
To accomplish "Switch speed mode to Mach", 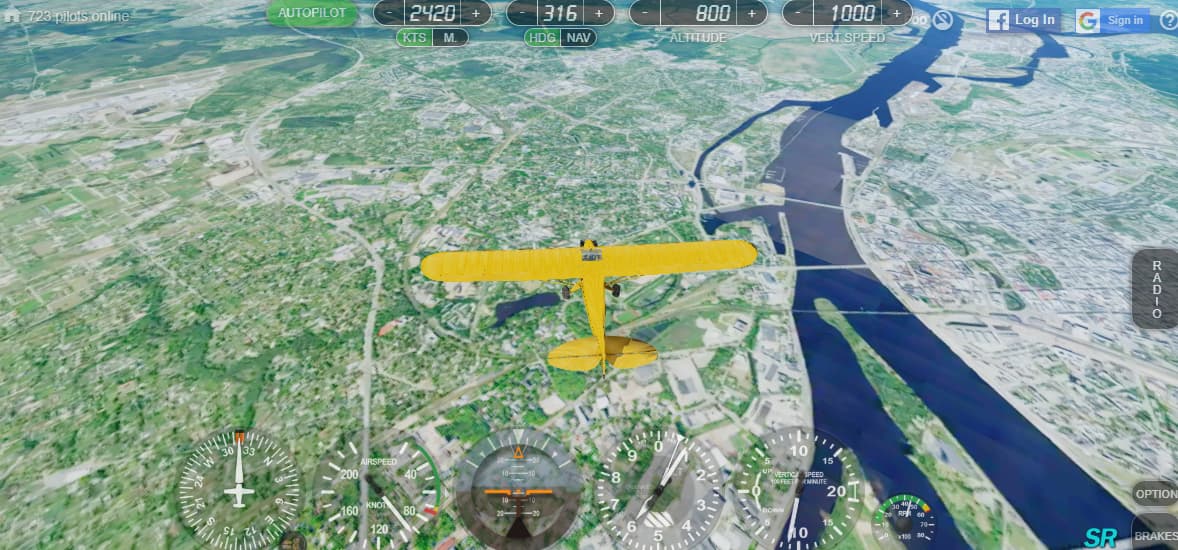I will [451, 38].
